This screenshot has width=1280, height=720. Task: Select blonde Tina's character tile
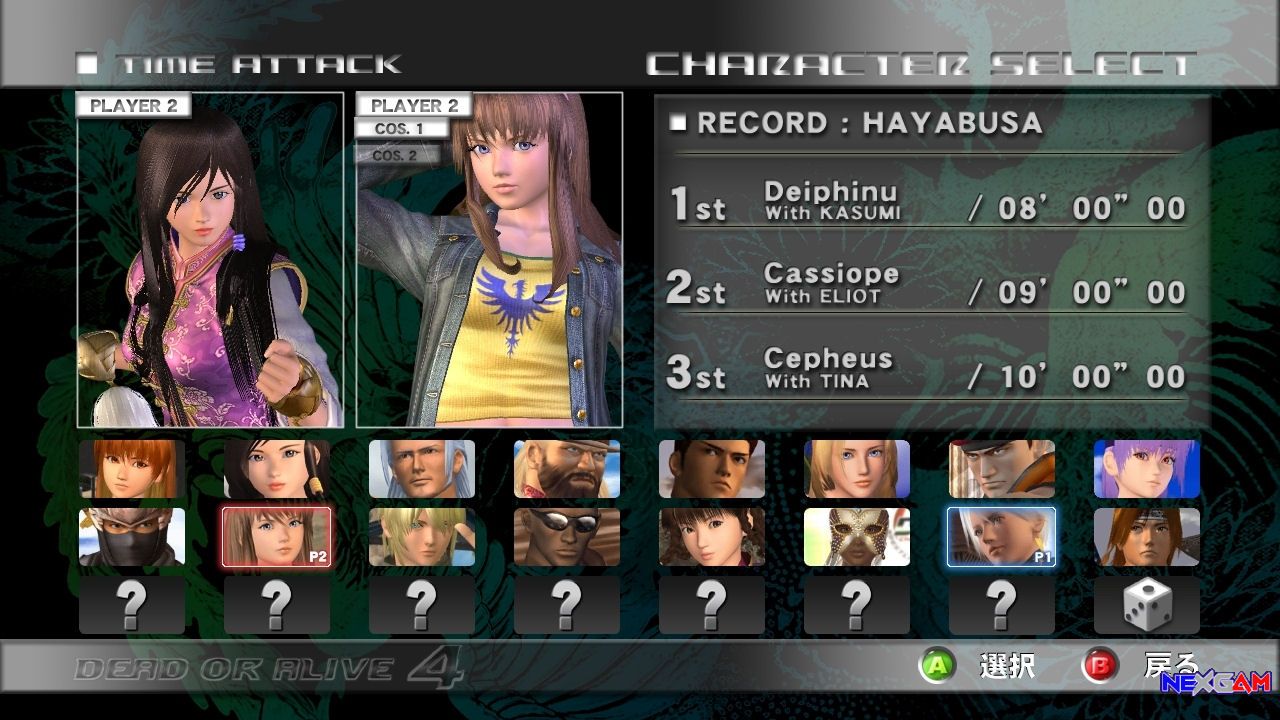(x=857, y=469)
